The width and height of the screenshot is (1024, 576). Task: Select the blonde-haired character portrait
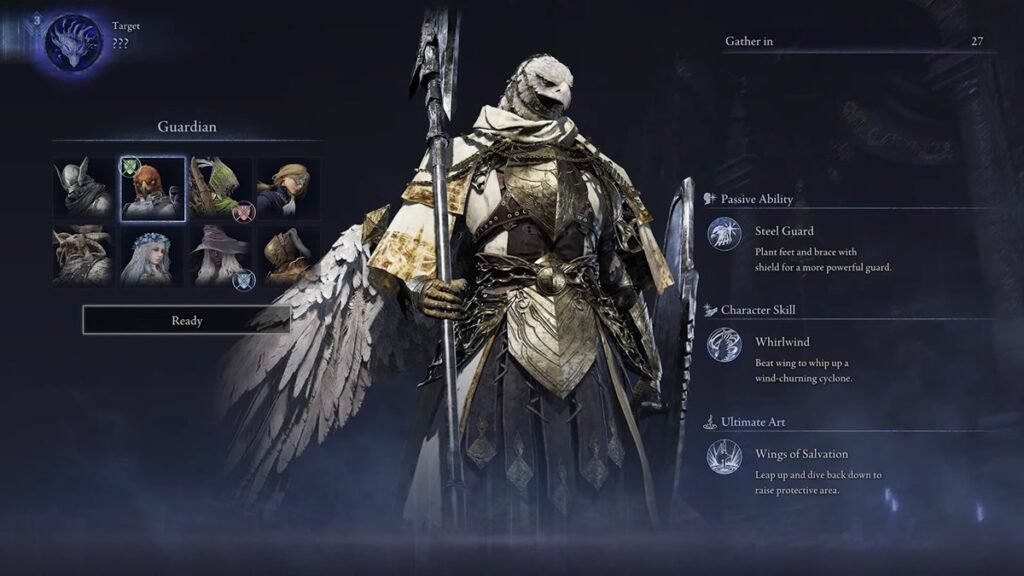288,188
